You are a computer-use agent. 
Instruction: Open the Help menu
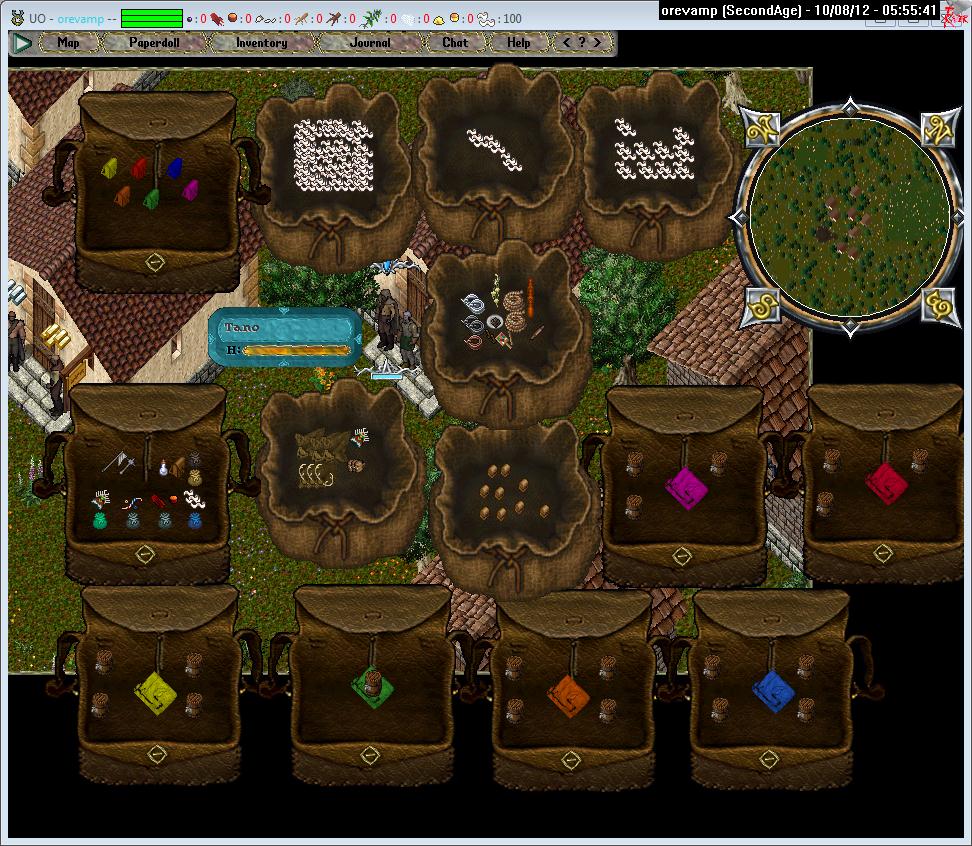tap(519, 43)
